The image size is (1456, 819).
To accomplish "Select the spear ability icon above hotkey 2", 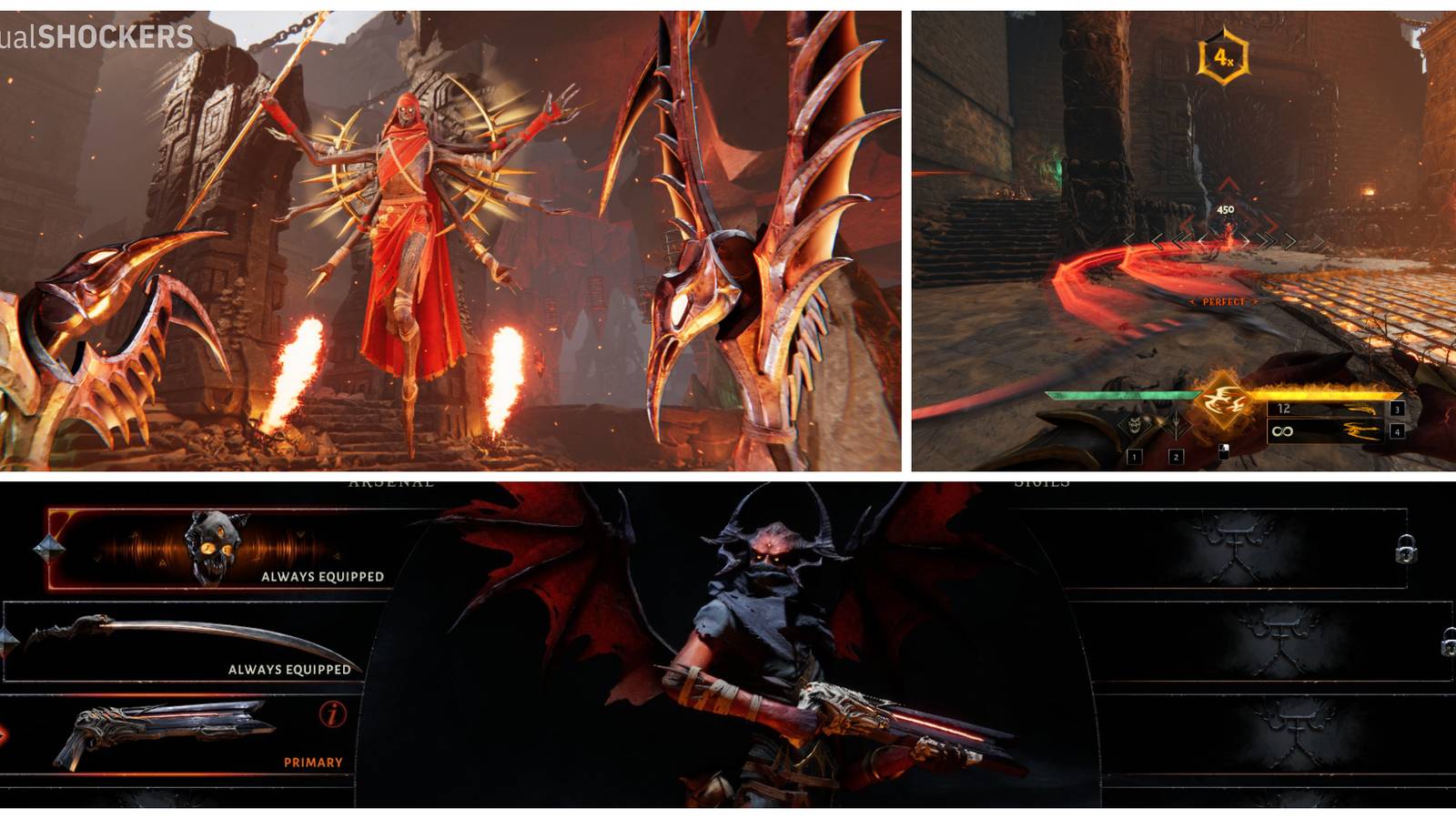I will point(1176,425).
